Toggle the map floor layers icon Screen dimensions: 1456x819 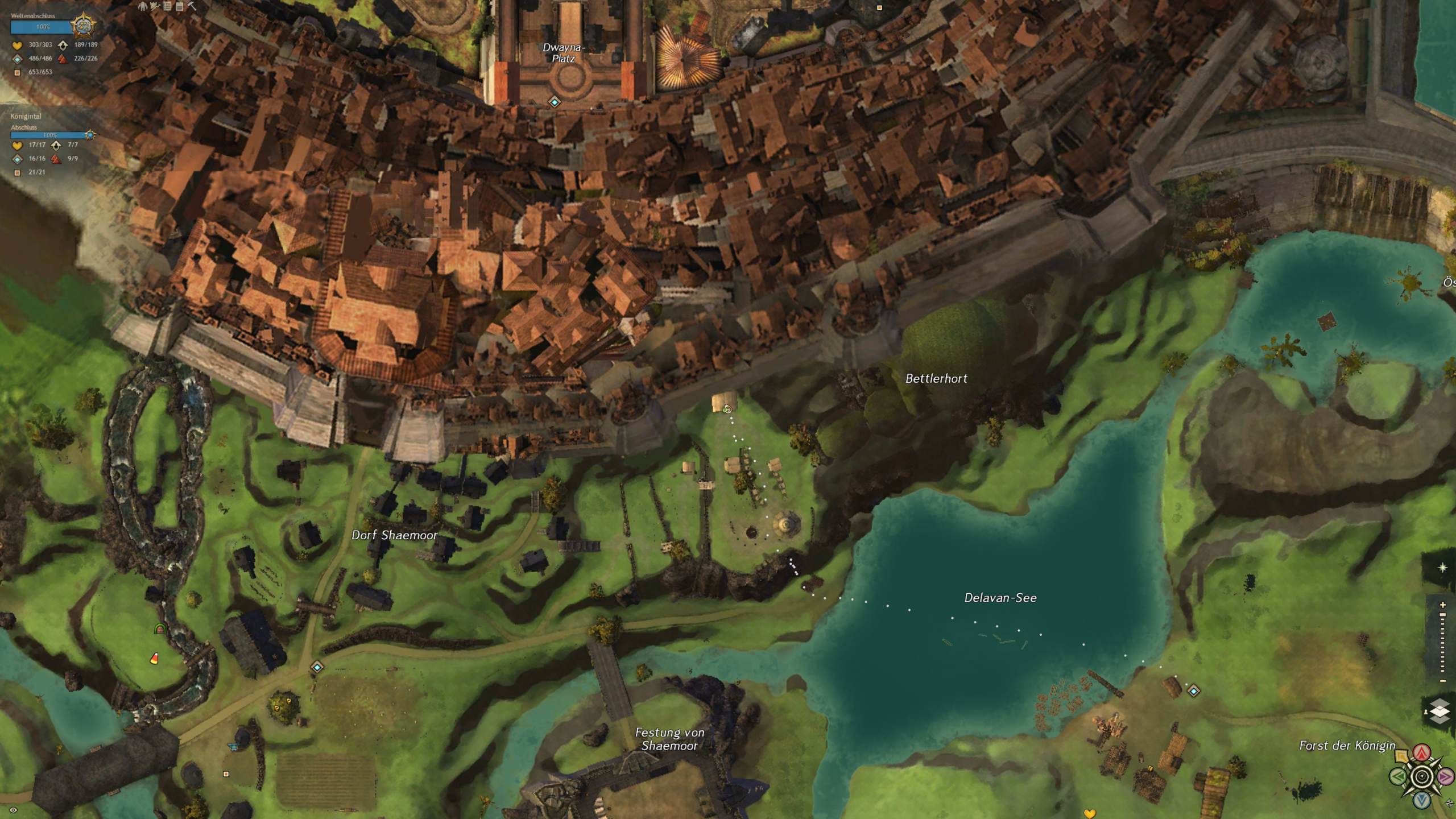coord(1440,711)
